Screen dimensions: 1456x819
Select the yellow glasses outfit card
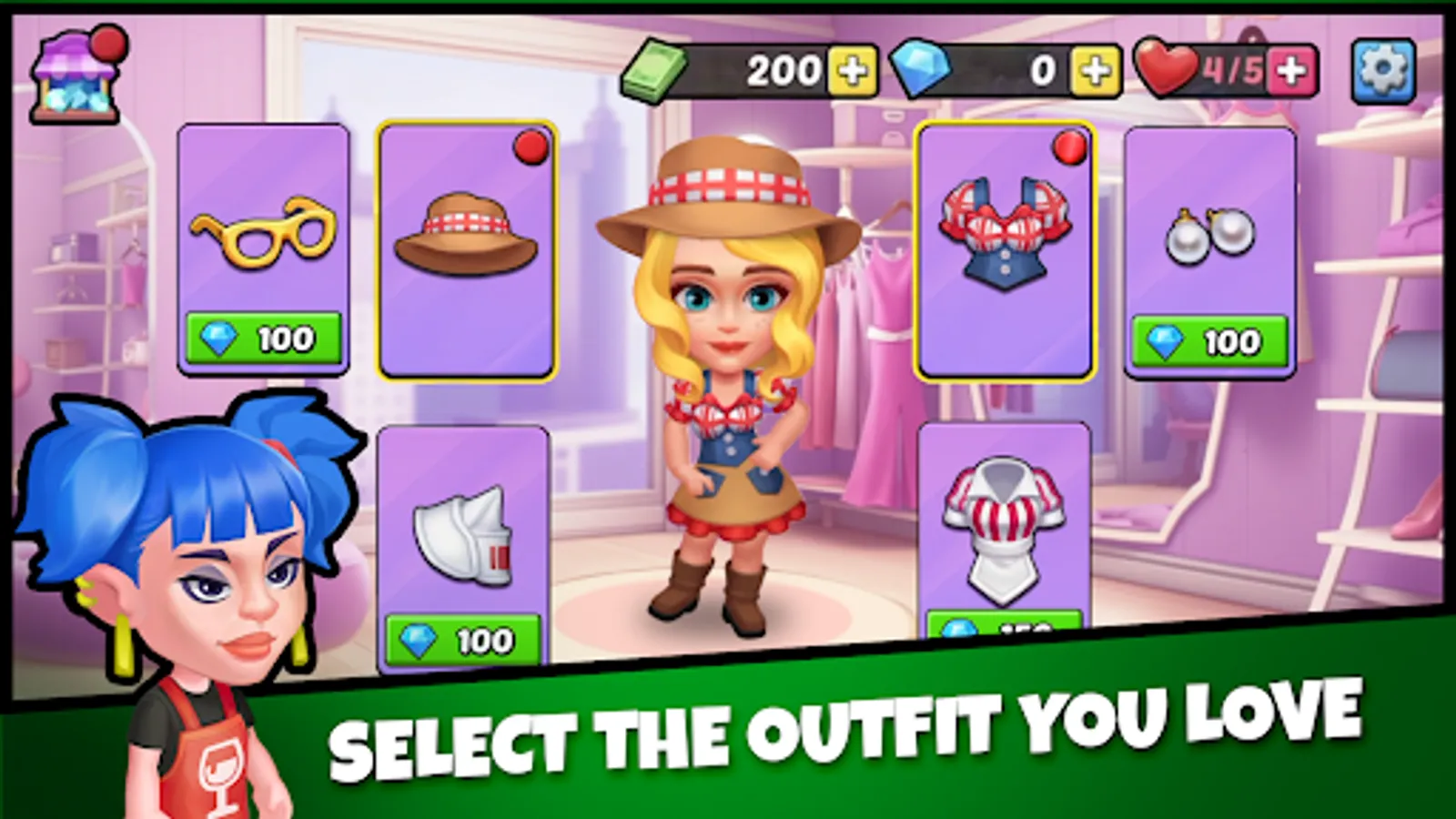(x=263, y=241)
